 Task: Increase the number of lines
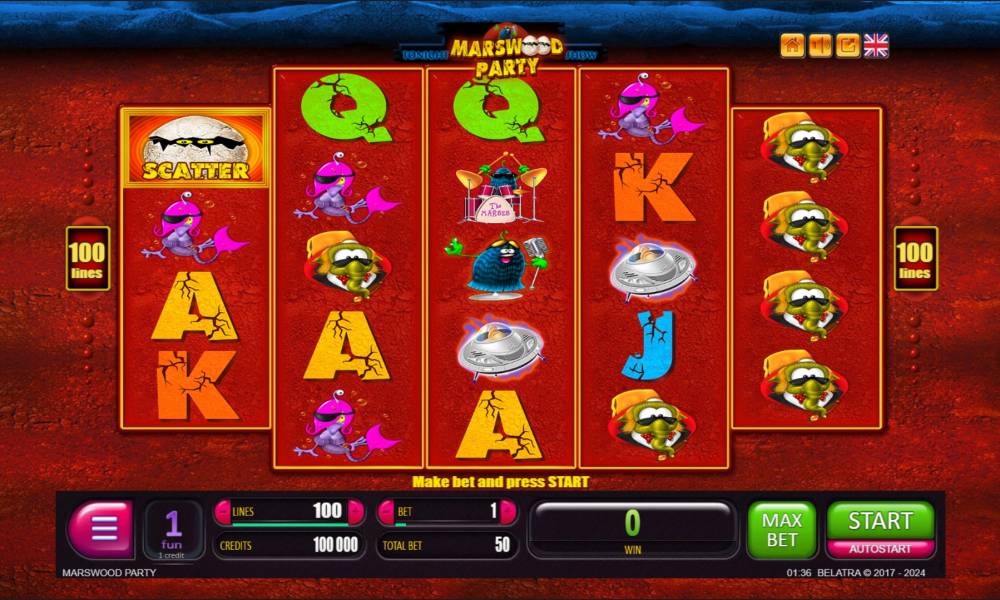point(355,511)
